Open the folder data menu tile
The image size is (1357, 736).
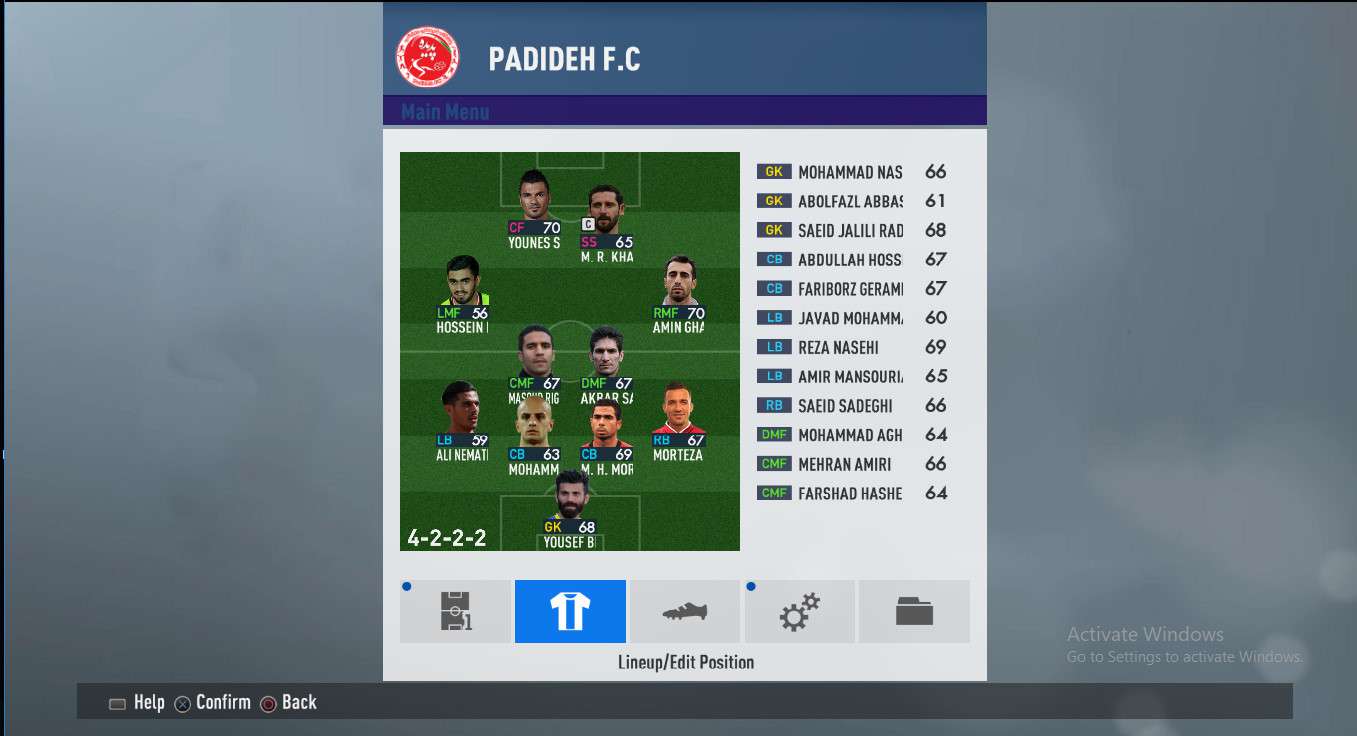914,611
